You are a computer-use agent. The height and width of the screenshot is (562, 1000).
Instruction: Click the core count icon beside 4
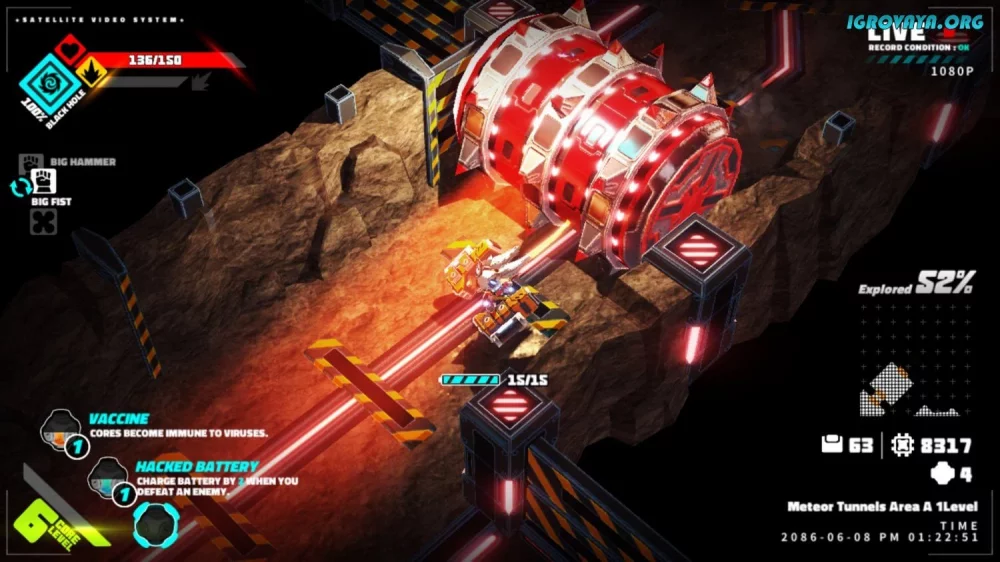[939, 474]
